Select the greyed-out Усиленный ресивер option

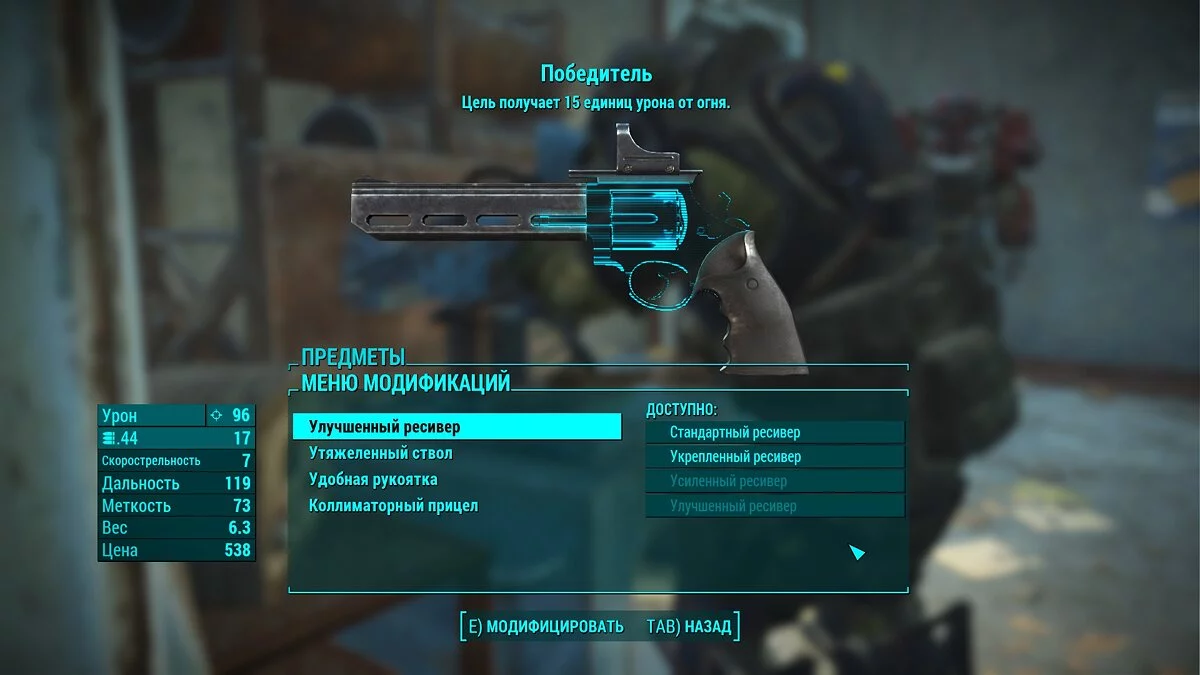point(774,481)
